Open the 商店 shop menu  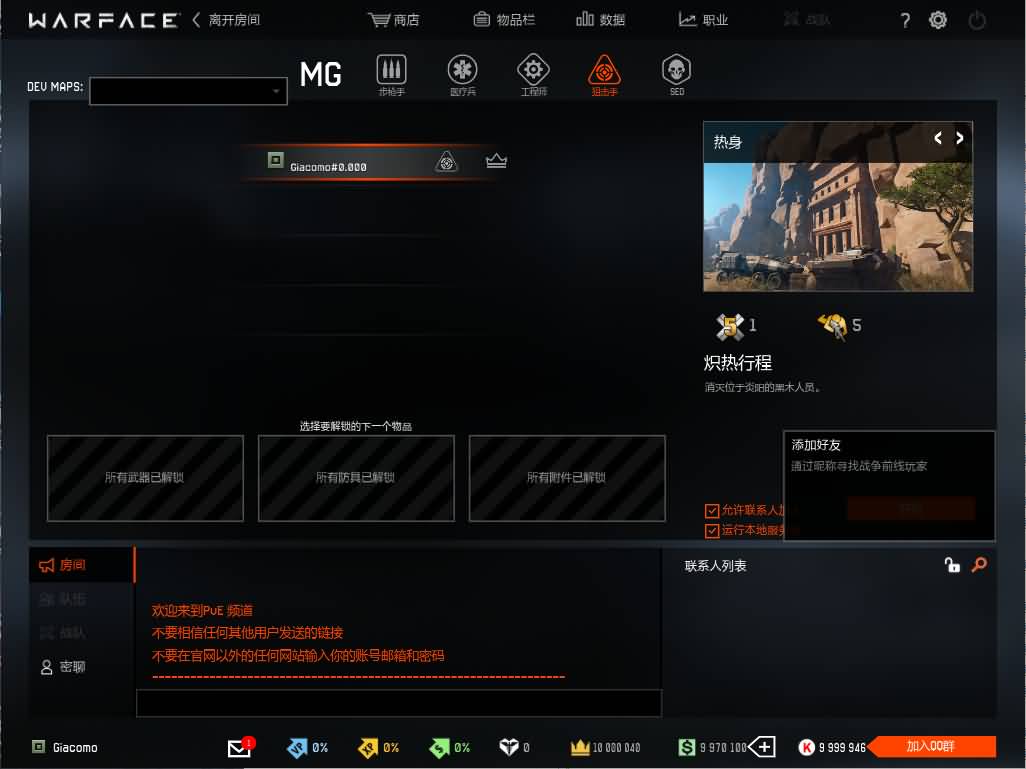[393, 20]
